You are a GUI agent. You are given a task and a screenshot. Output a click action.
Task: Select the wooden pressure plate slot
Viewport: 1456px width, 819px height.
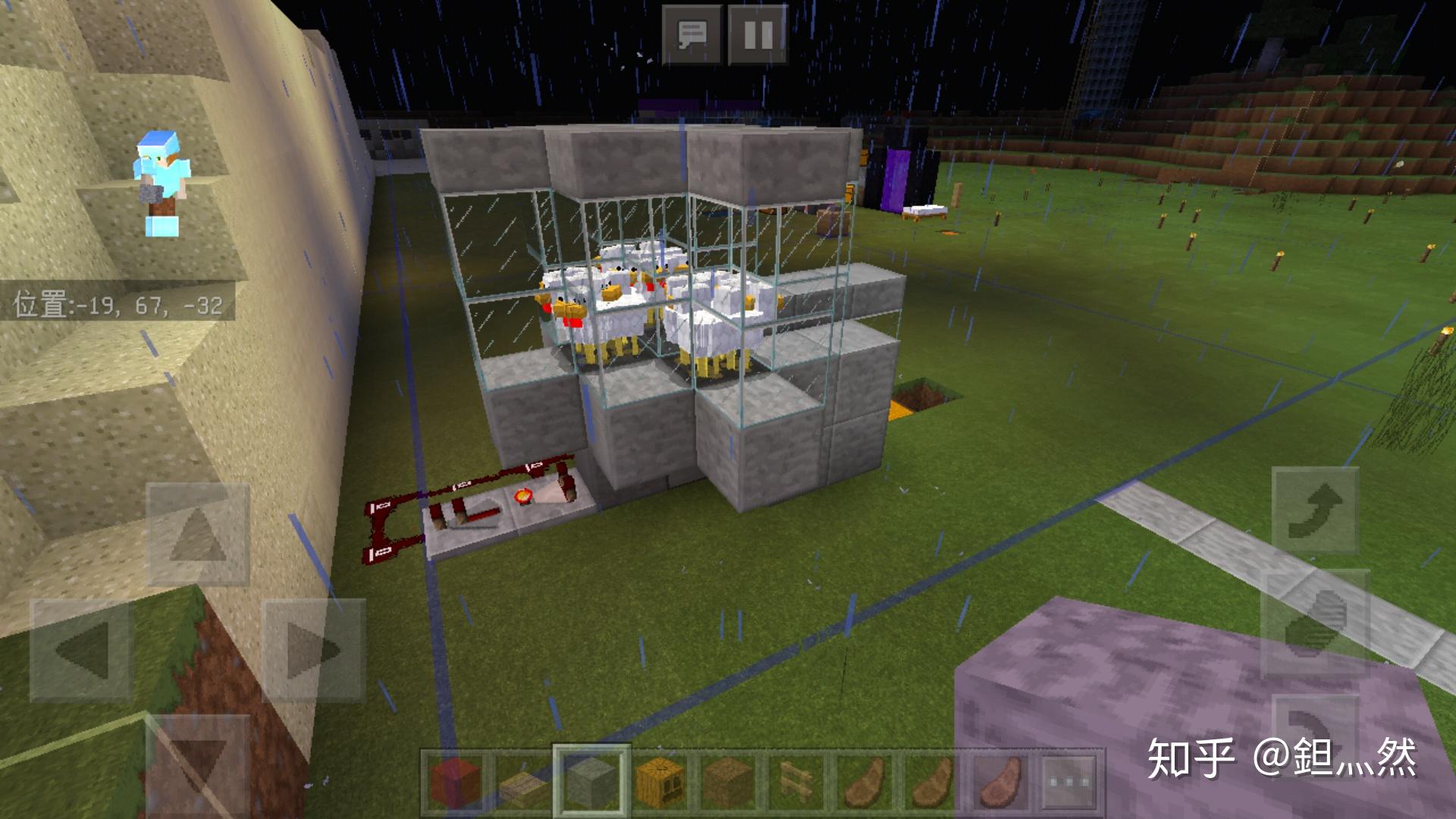click(x=522, y=781)
